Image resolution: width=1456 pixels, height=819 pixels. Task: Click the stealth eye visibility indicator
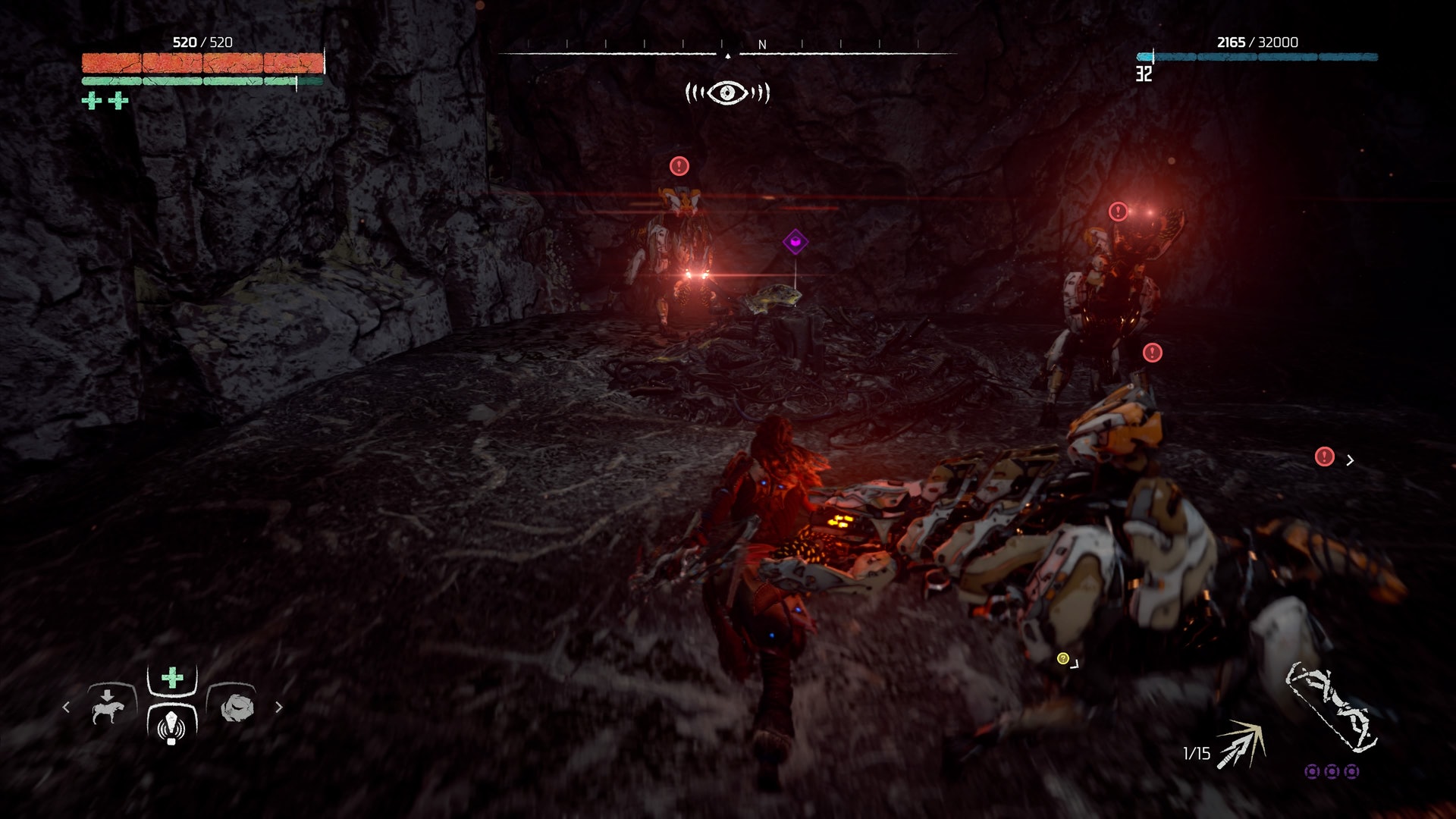tap(727, 93)
